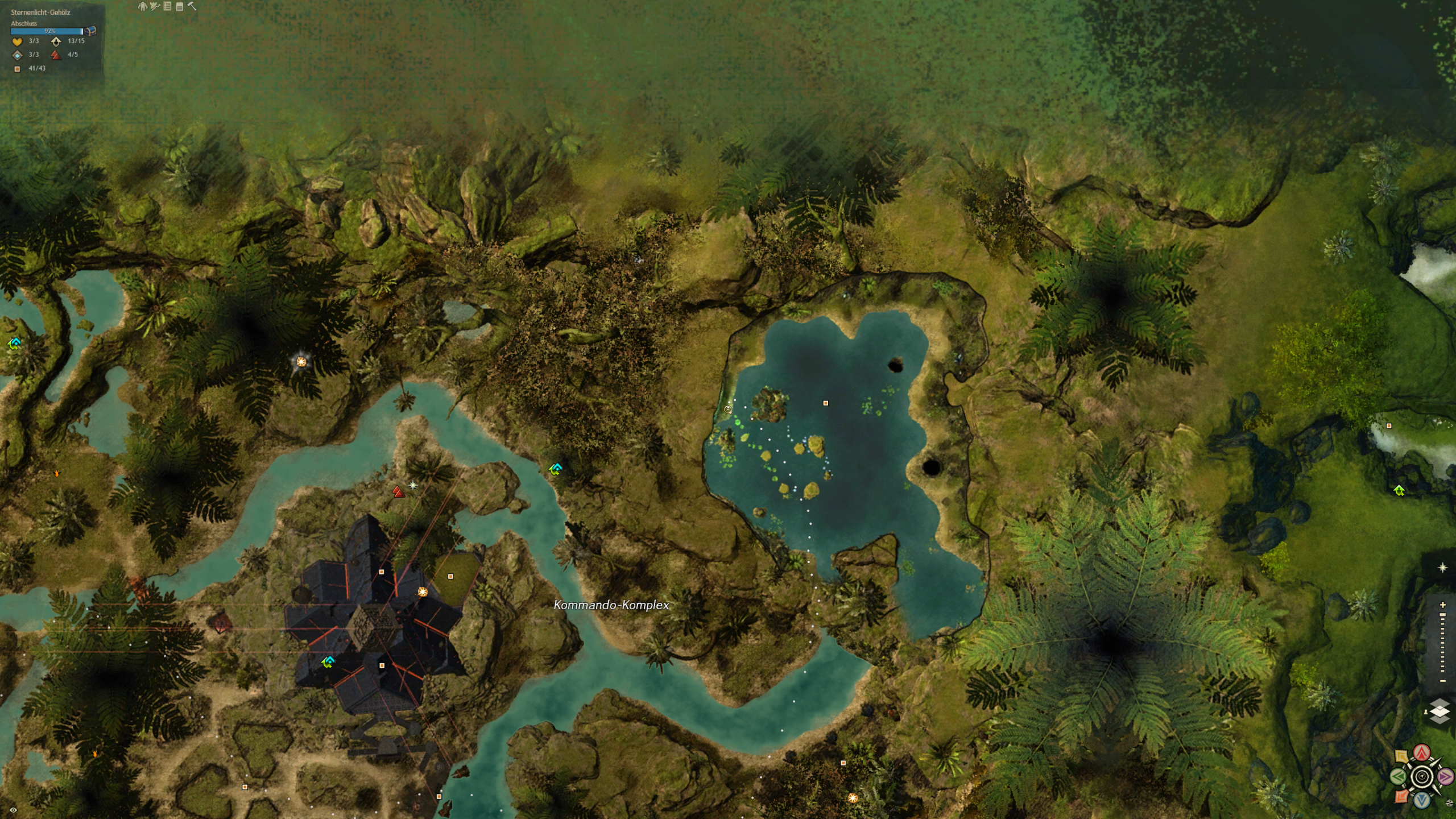The width and height of the screenshot is (1456, 819).
Task: Select the green waypoint marker on the map
Action: click(x=1399, y=490)
